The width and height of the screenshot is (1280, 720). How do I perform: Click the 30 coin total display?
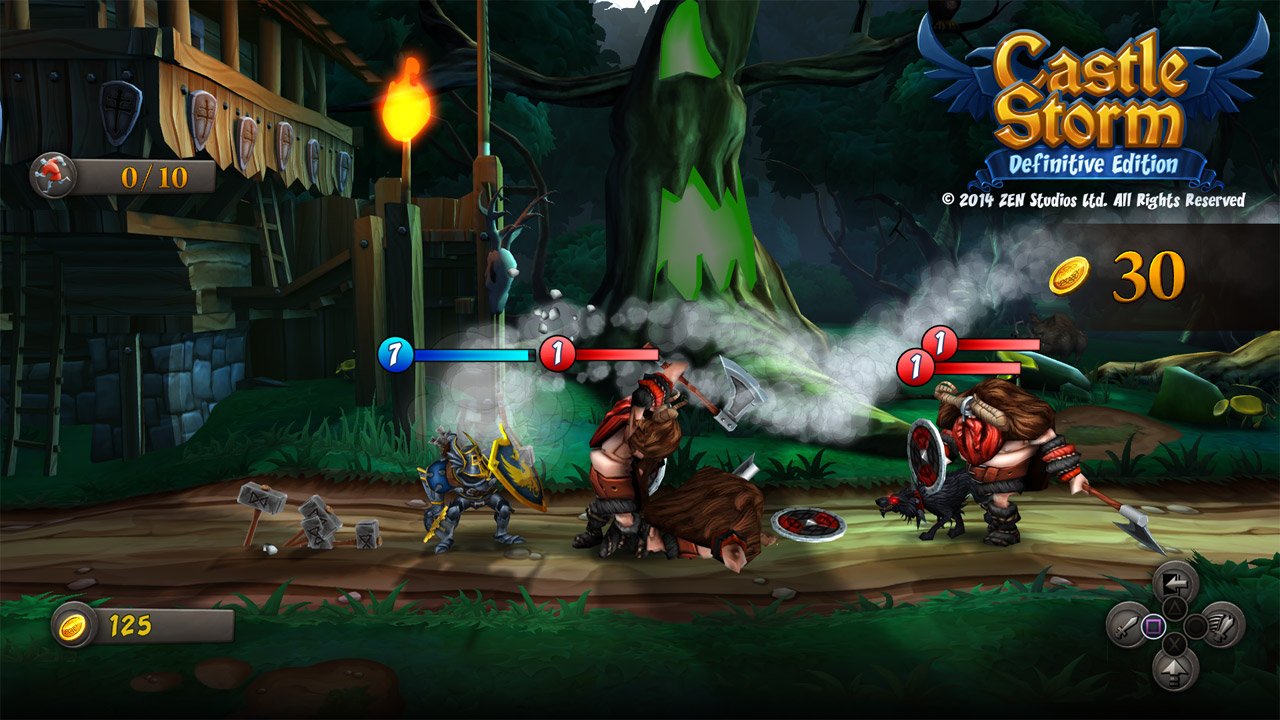click(x=1151, y=277)
